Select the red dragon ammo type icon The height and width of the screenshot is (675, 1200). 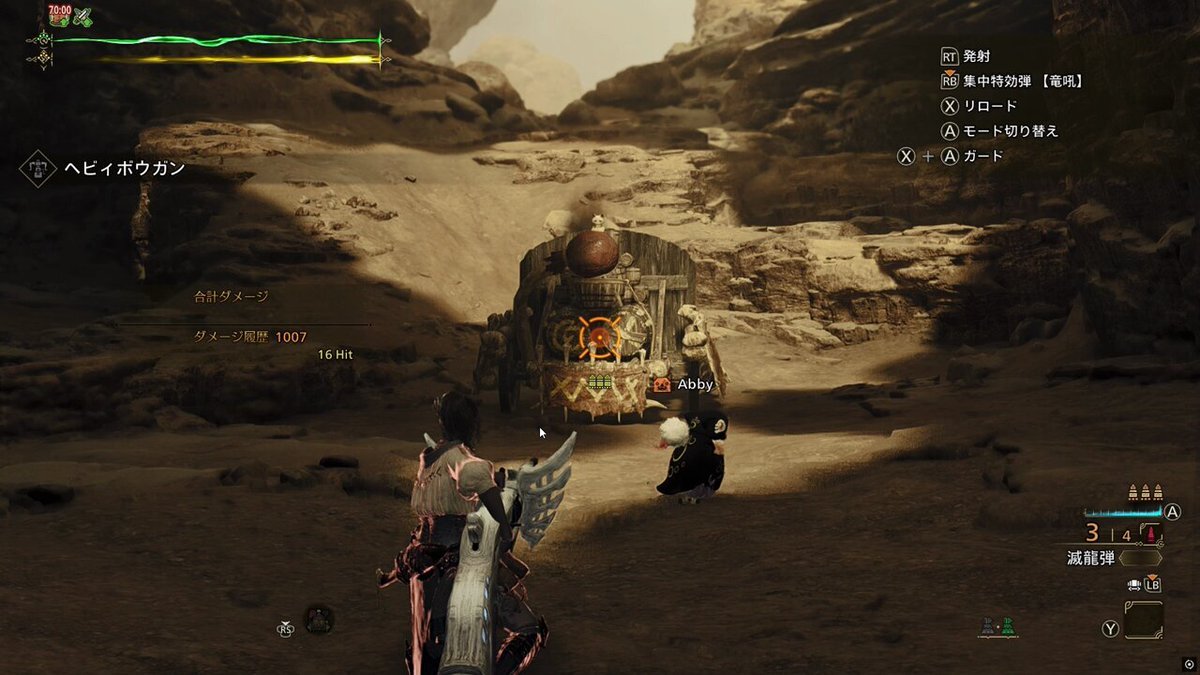pyautogui.click(x=1150, y=534)
